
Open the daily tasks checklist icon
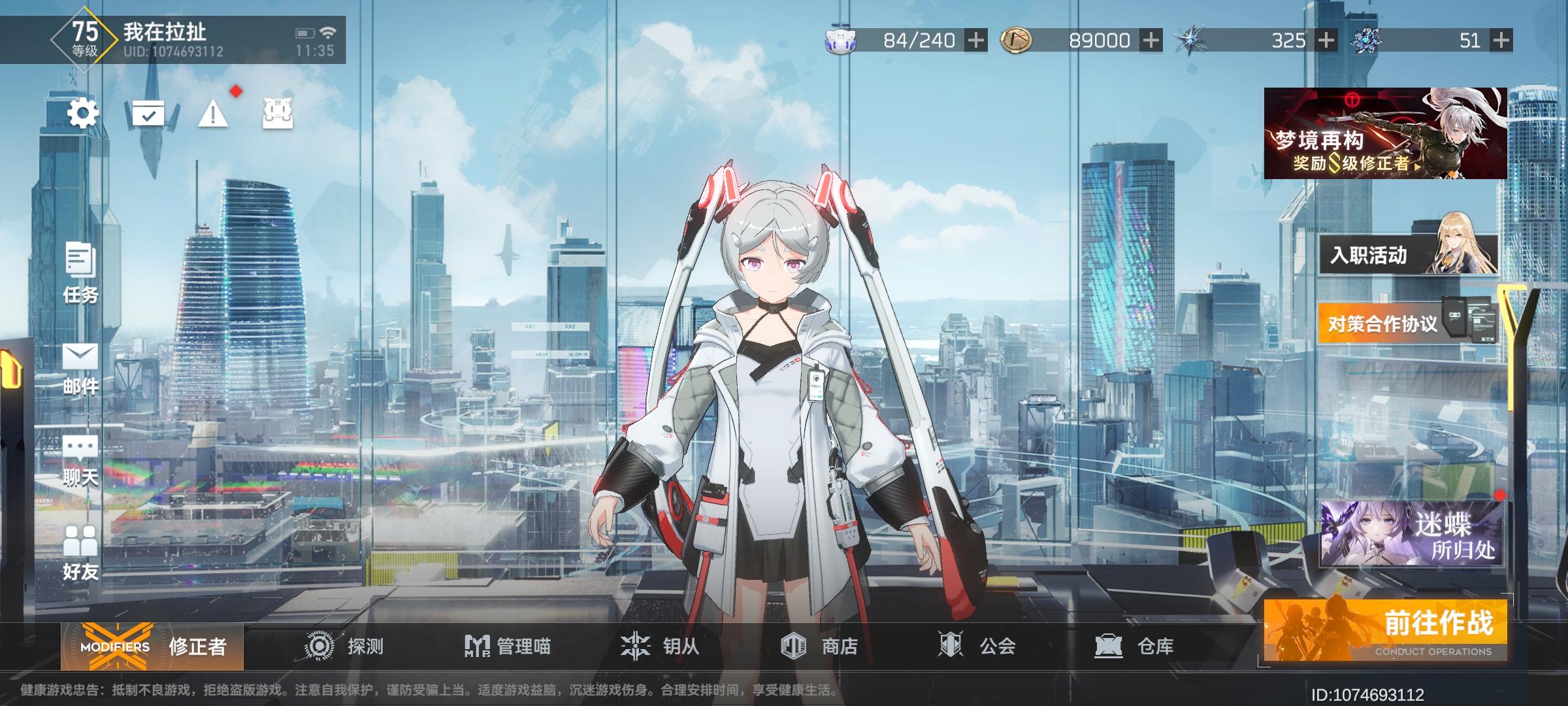click(149, 112)
